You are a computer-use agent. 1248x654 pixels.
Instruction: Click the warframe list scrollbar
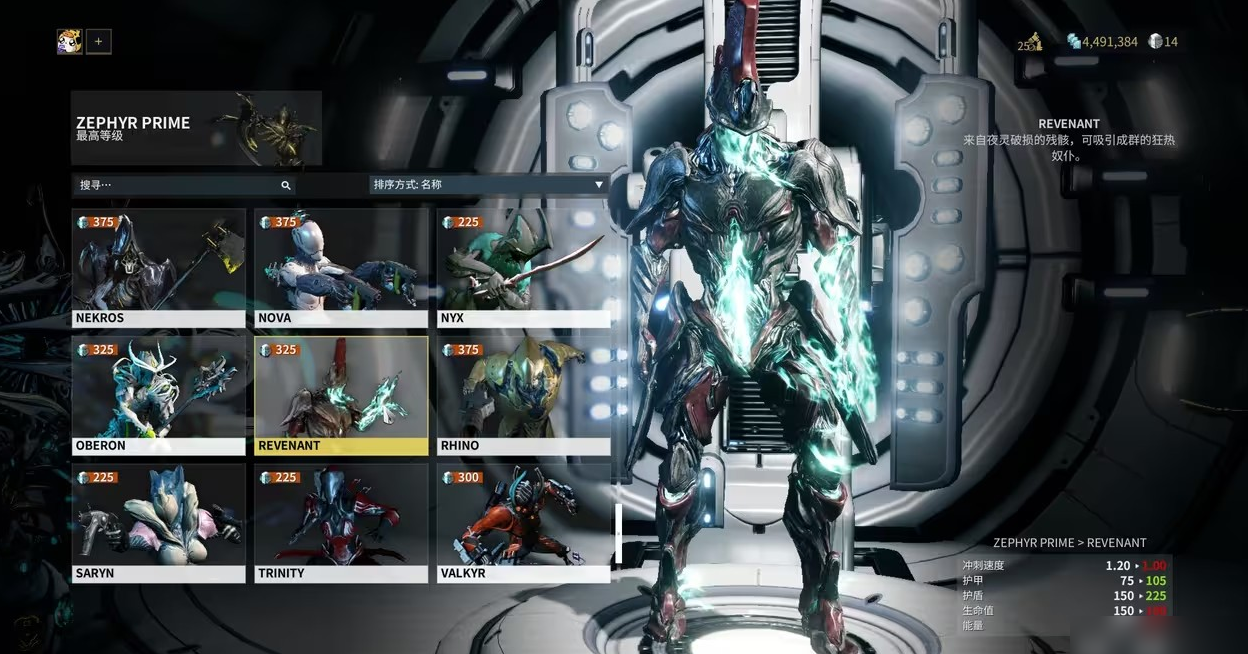pyautogui.click(x=618, y=532)
